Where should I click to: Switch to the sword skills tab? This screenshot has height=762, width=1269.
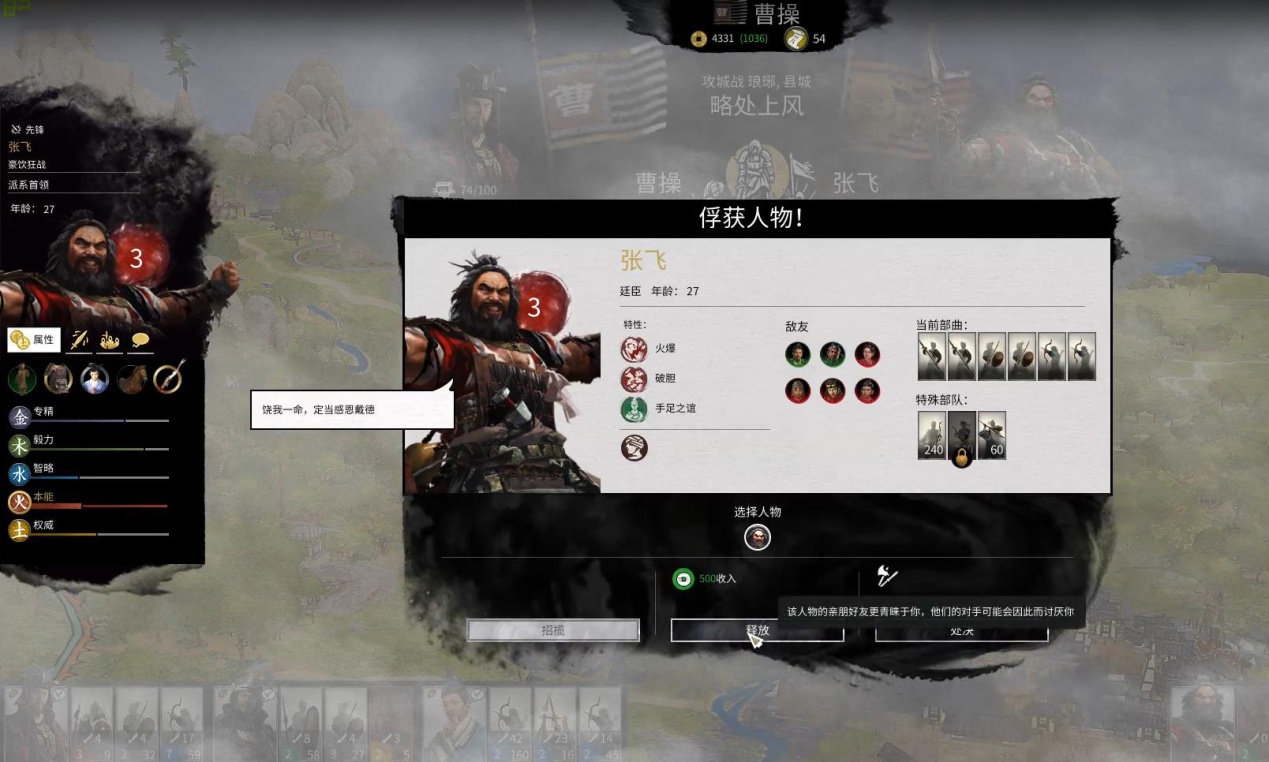[x=79, y=341]
